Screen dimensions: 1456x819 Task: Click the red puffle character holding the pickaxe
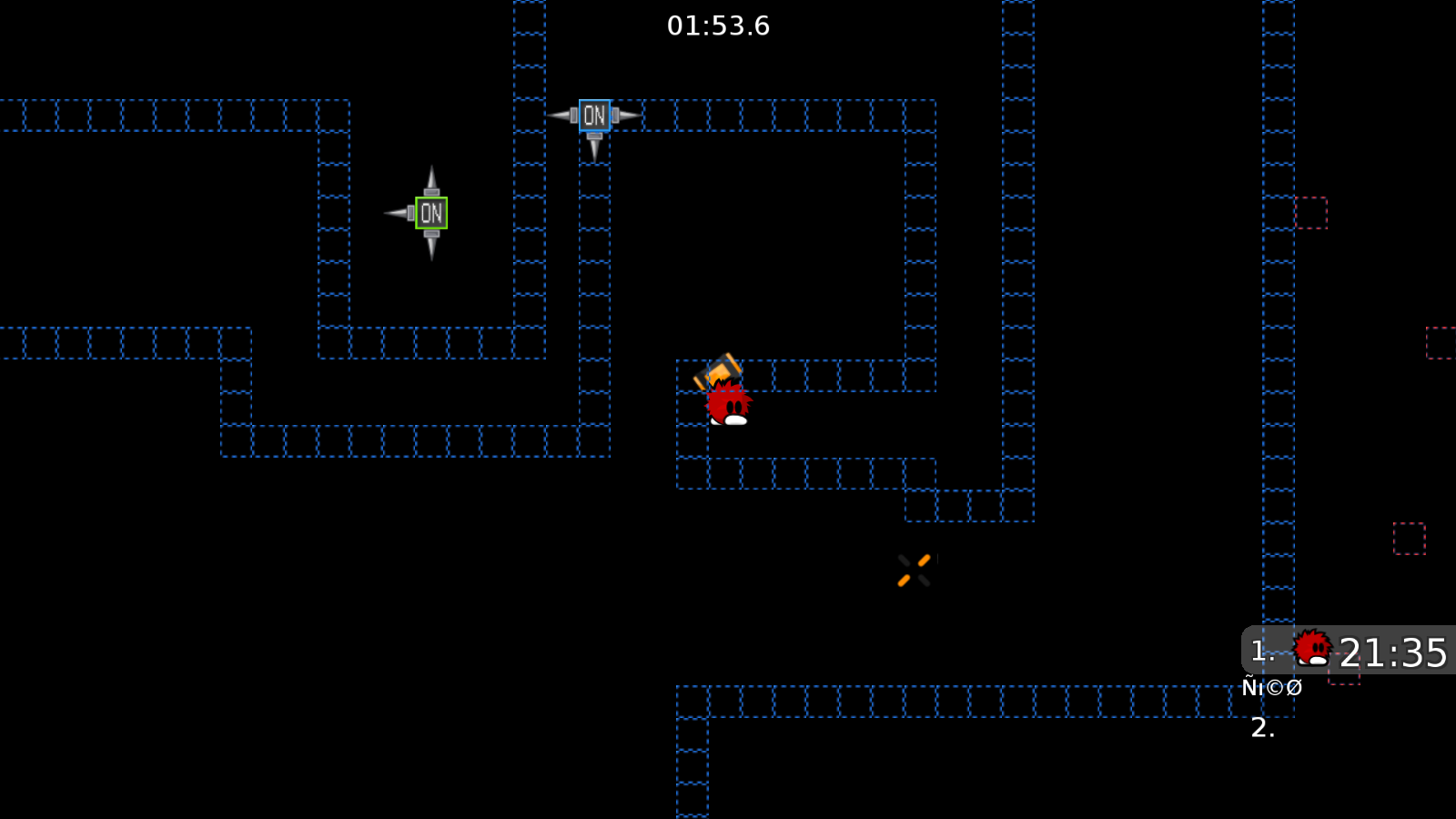coord(726,402)
